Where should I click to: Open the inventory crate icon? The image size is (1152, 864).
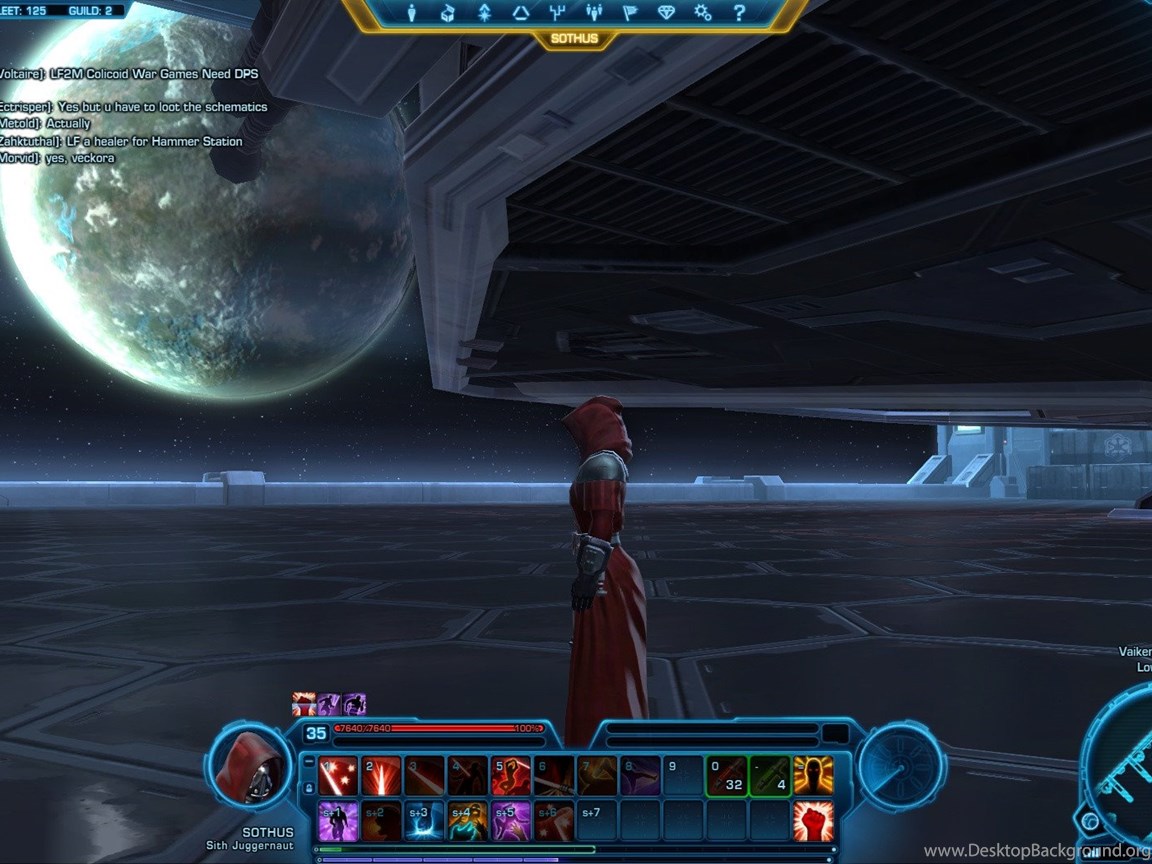tap(448, 13)
